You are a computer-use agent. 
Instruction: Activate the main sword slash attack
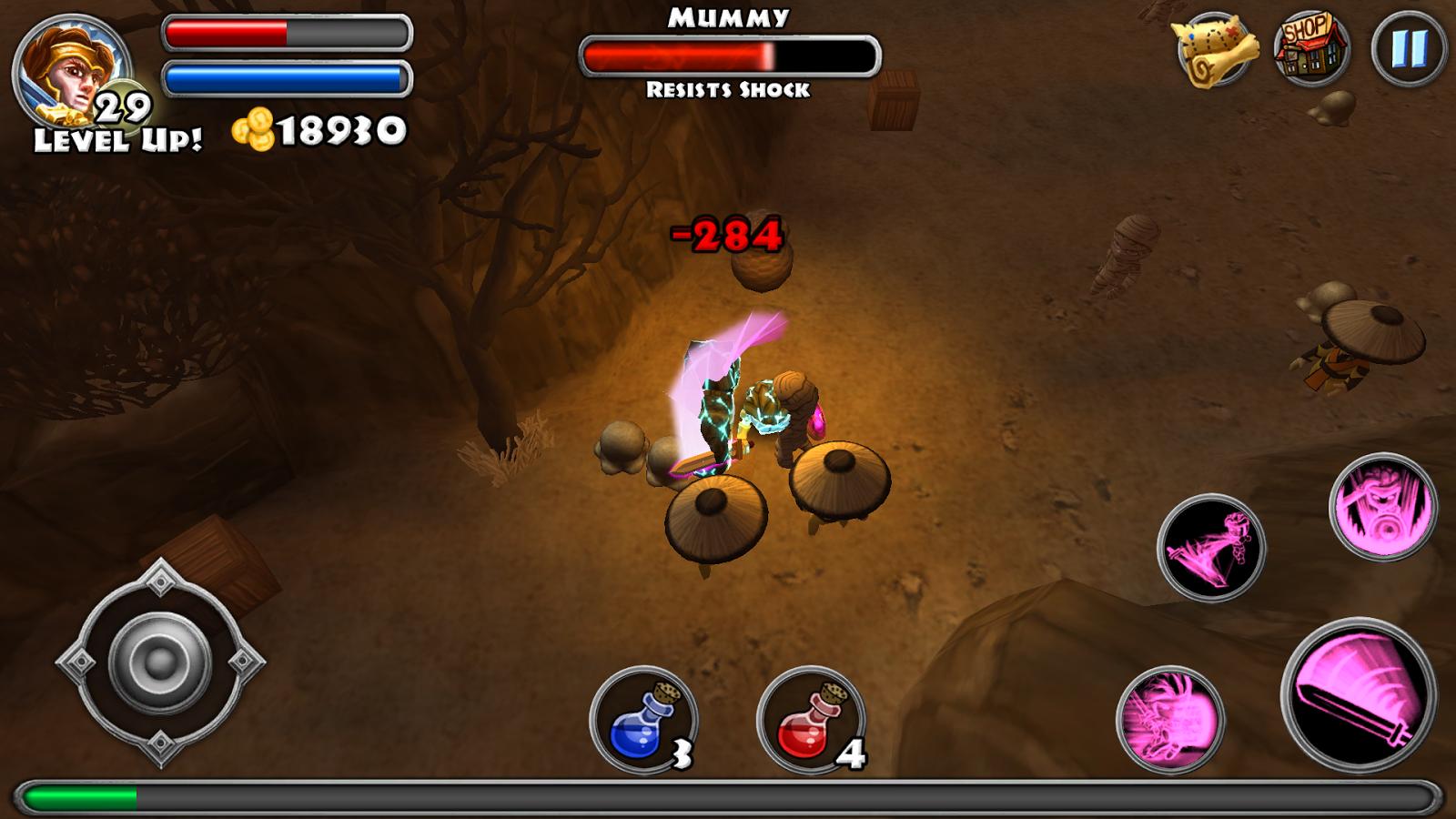tap(1358, 695)
